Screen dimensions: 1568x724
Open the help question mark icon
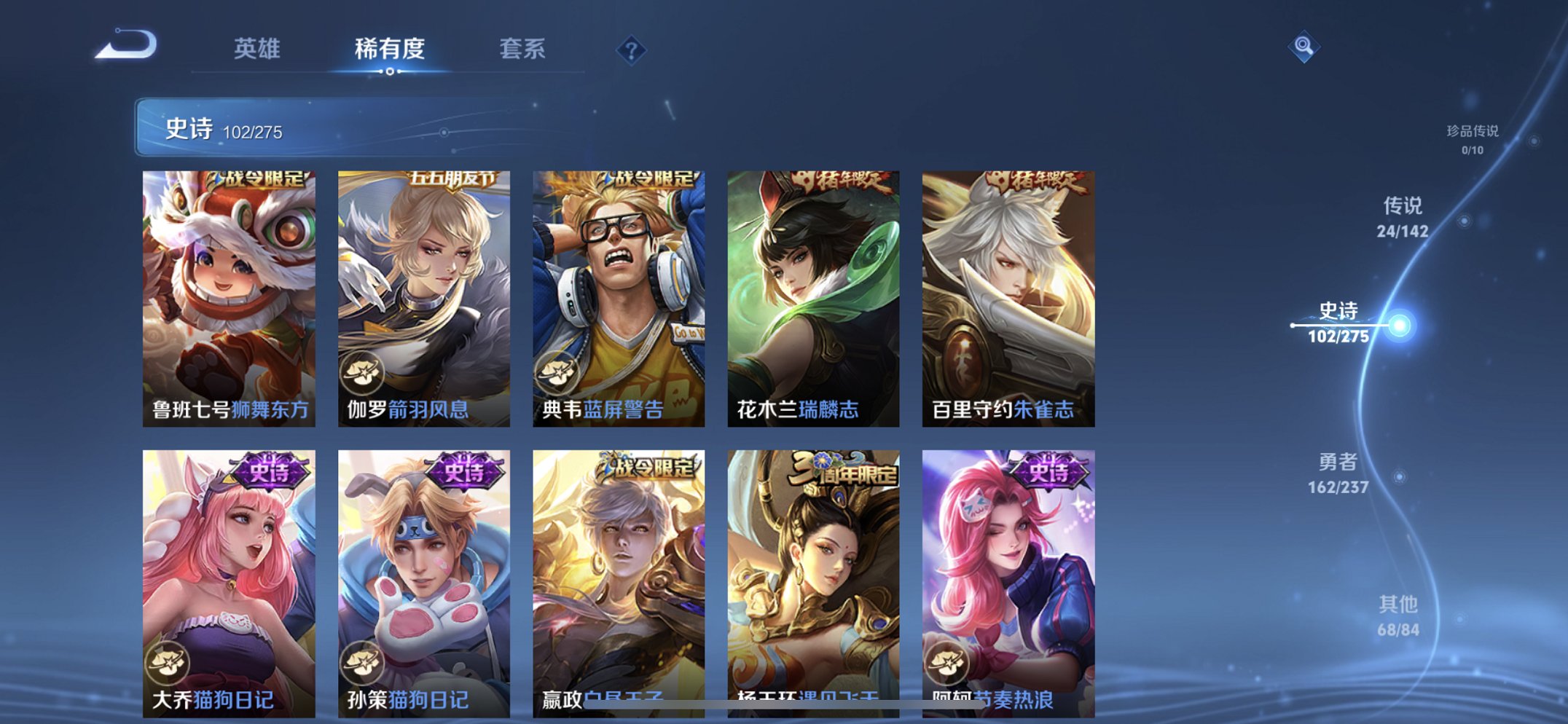[631, 49]
